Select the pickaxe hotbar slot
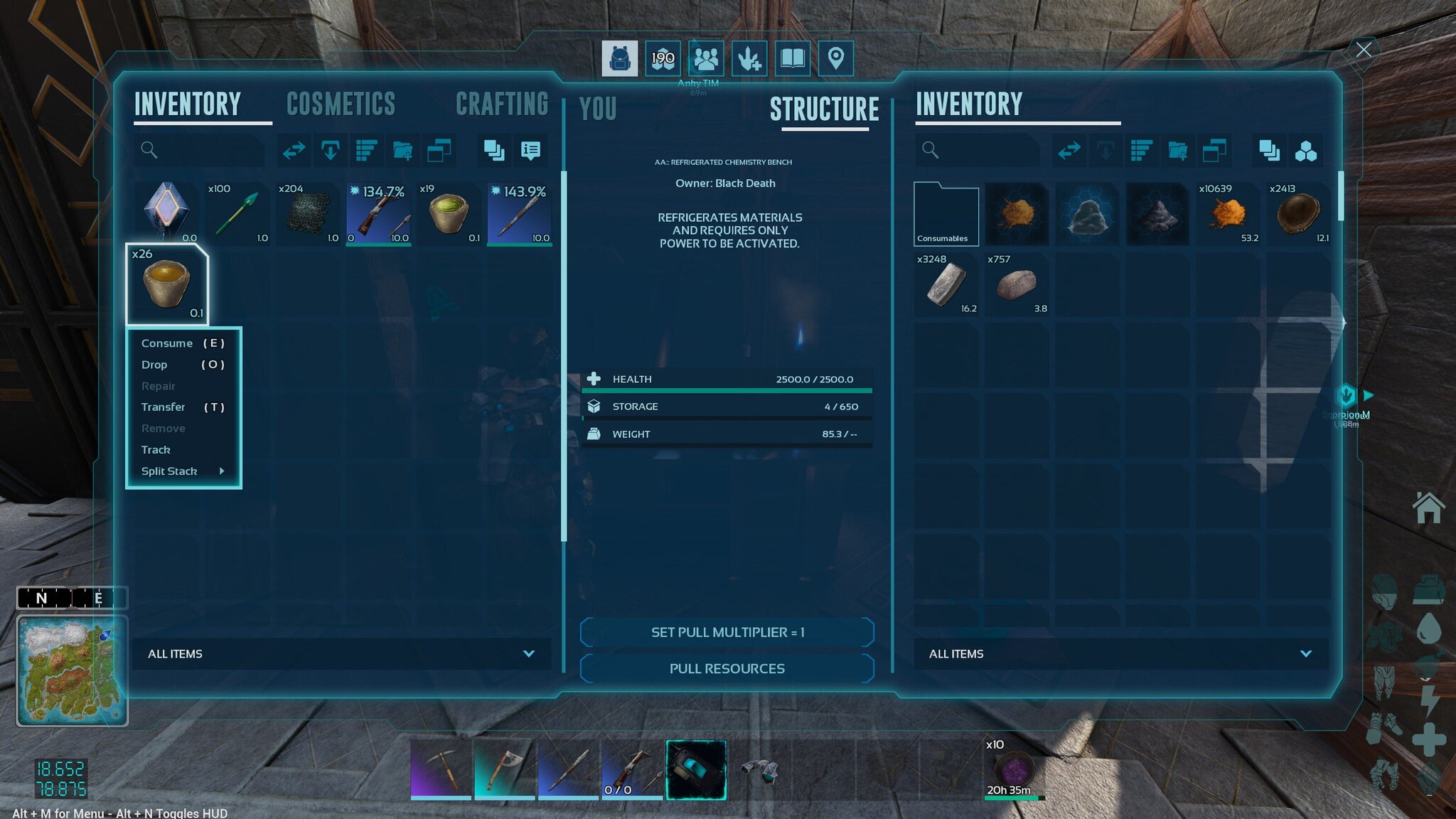Viewport: 1456px width, 819px height. 441,770
